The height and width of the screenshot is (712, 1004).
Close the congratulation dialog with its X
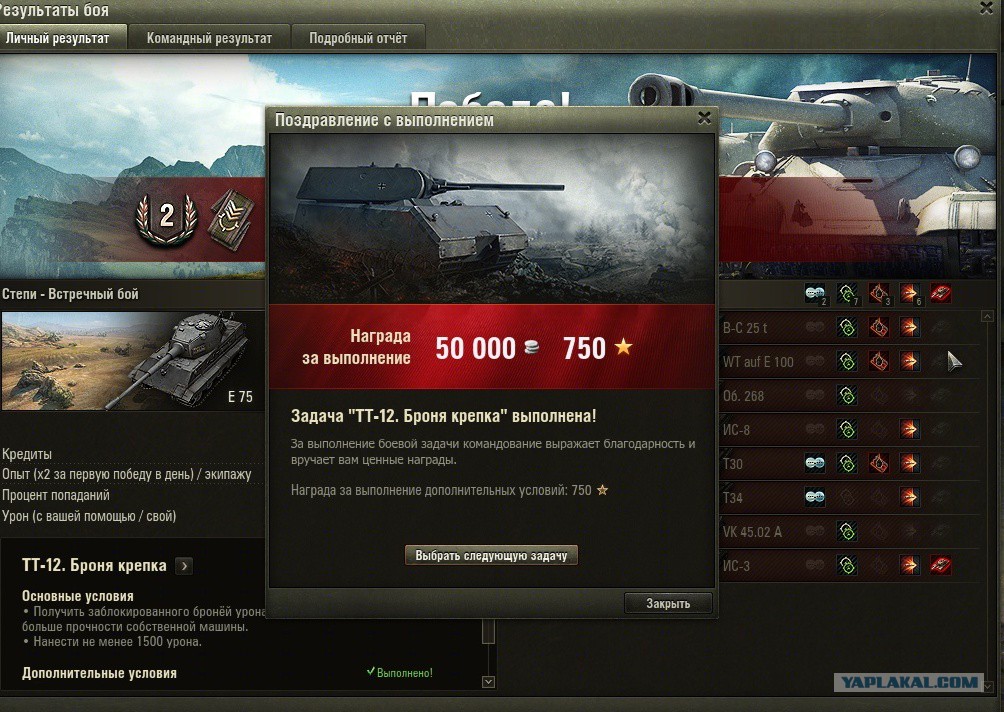pyautogui.click(x=704, y=118)
